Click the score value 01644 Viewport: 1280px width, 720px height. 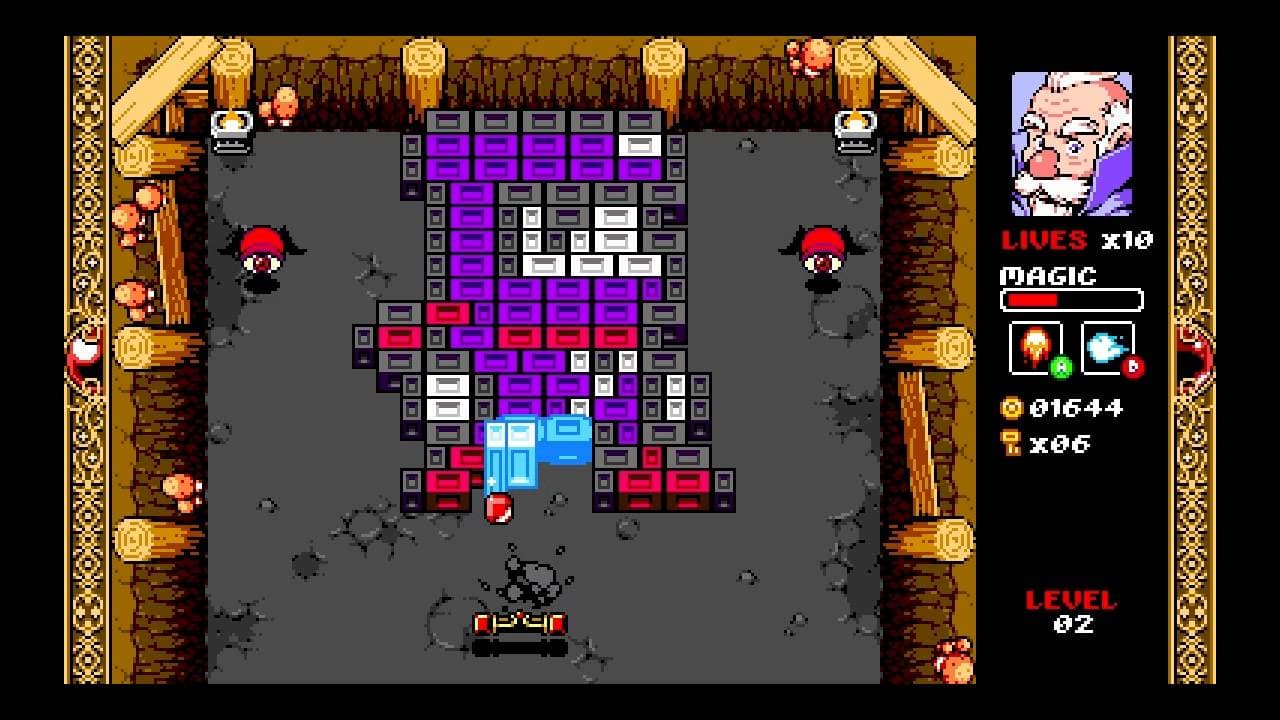[x=1078, y=408]
